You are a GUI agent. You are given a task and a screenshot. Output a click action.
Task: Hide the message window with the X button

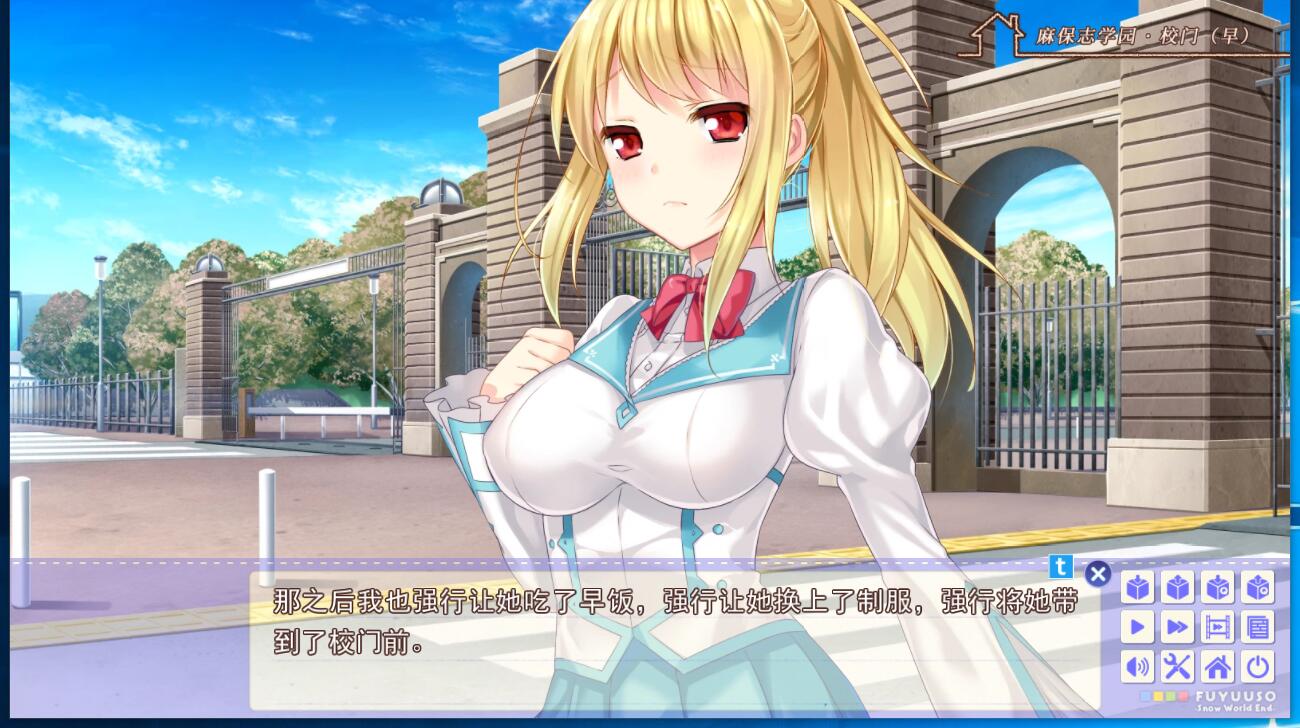(x=1098, y=574)
